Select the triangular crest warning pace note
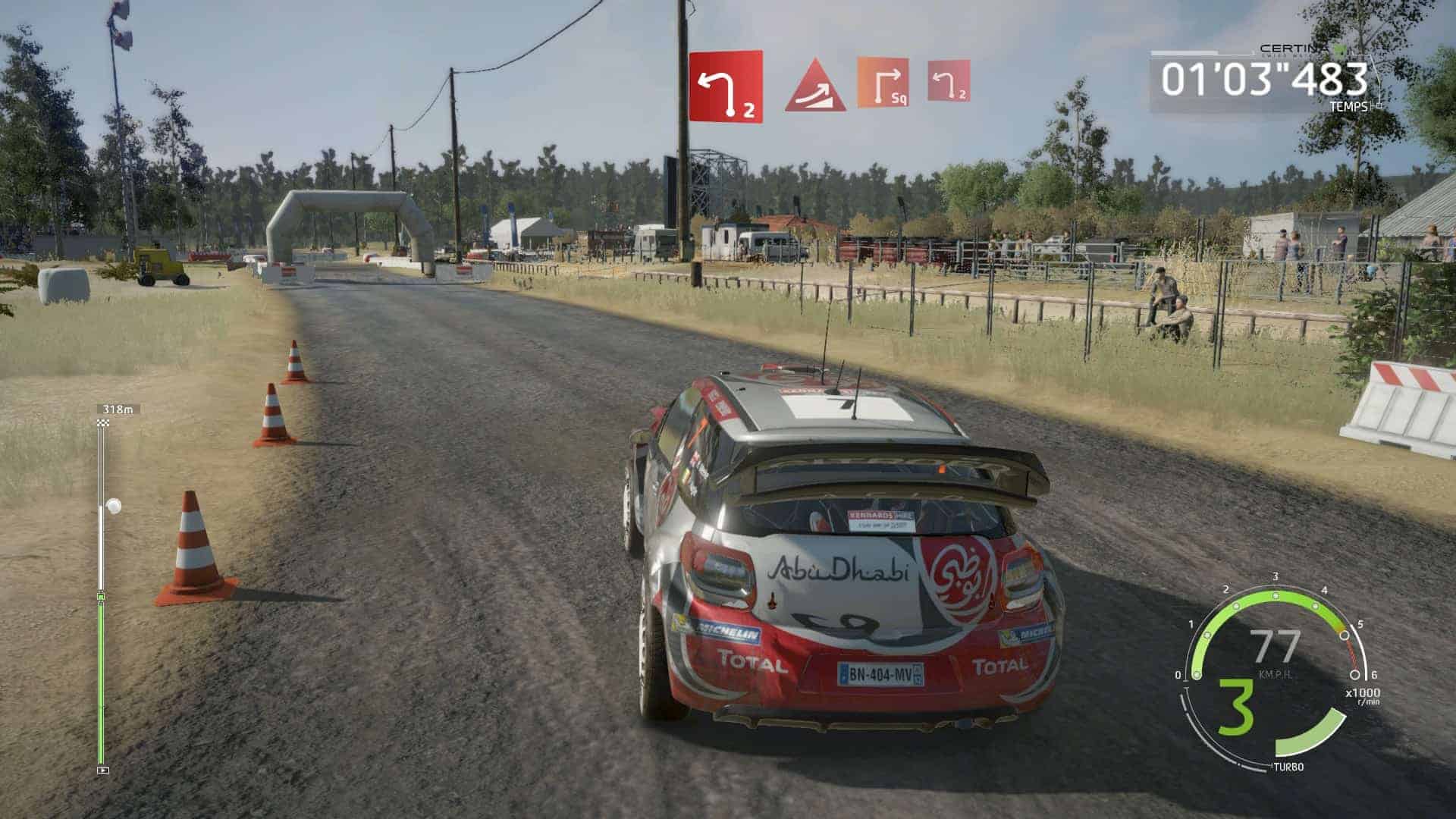 pyautogui.click(x=815, y=85)
